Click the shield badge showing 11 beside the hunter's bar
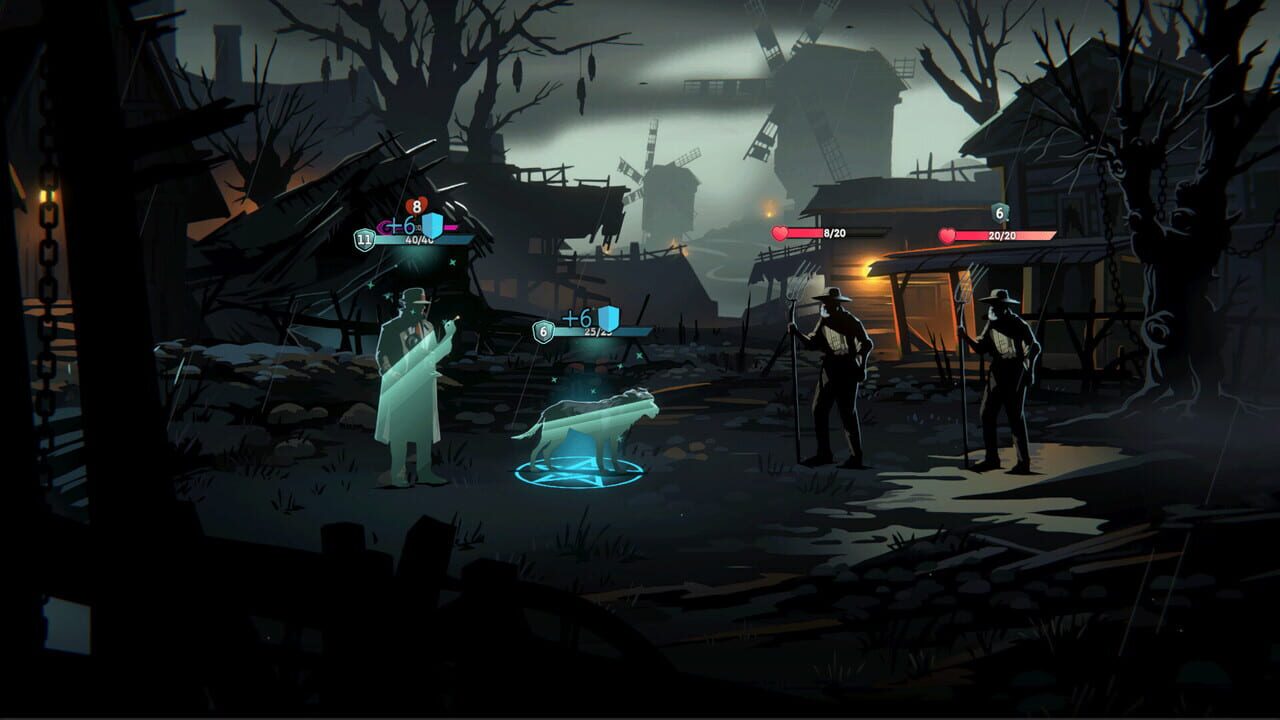The width and height of the screenshot is (1280, 720). [363, 238]
